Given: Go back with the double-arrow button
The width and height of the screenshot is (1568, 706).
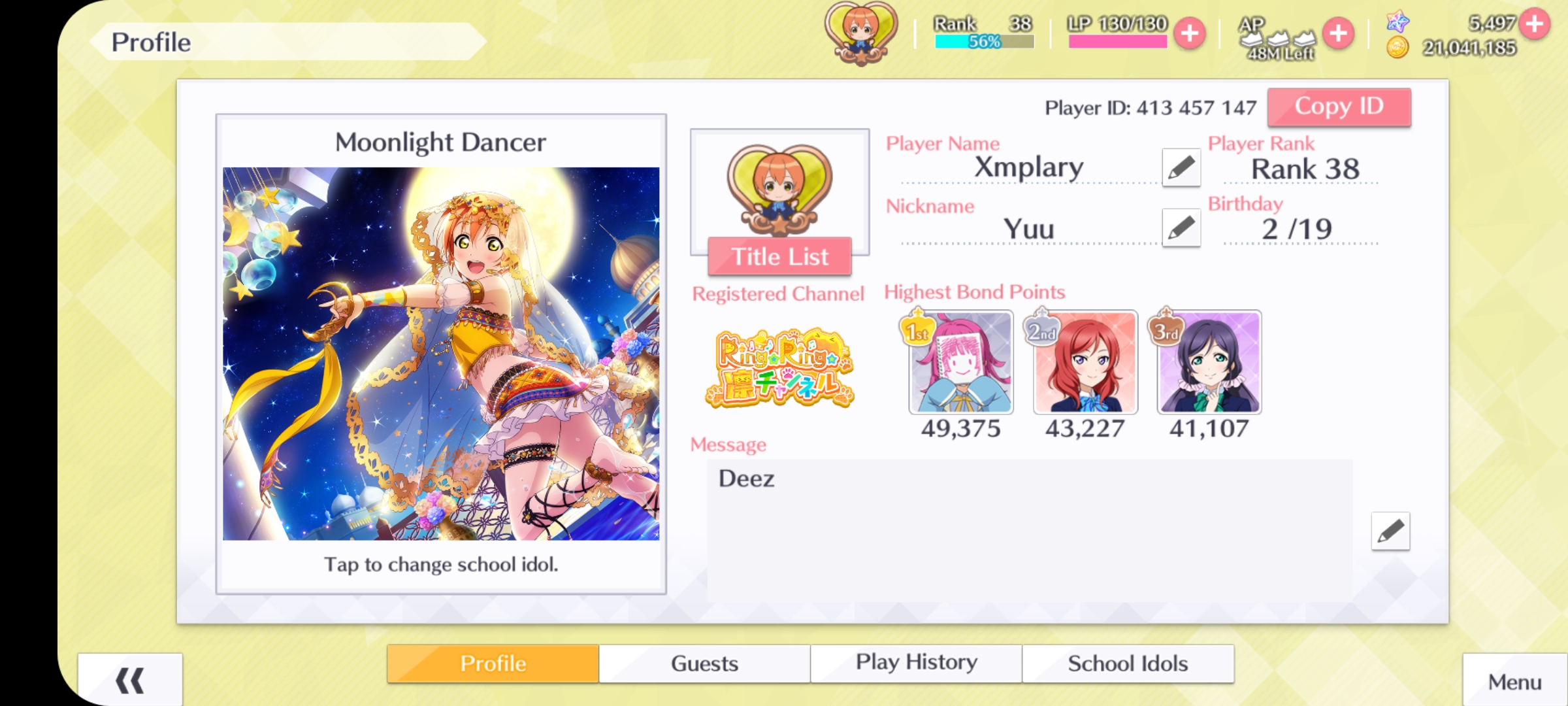Looking at the screenshot, I should click(x=130, y=681).
